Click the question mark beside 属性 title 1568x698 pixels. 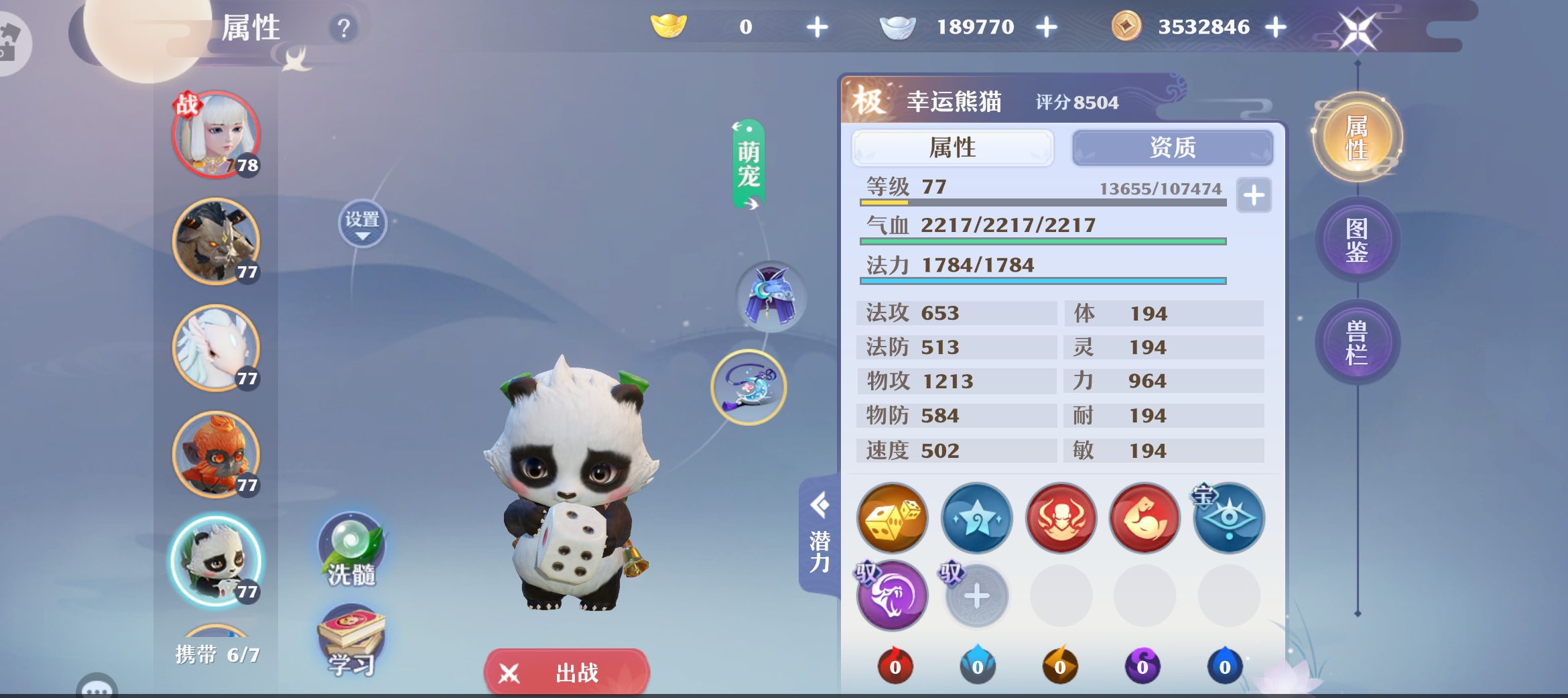342,28
